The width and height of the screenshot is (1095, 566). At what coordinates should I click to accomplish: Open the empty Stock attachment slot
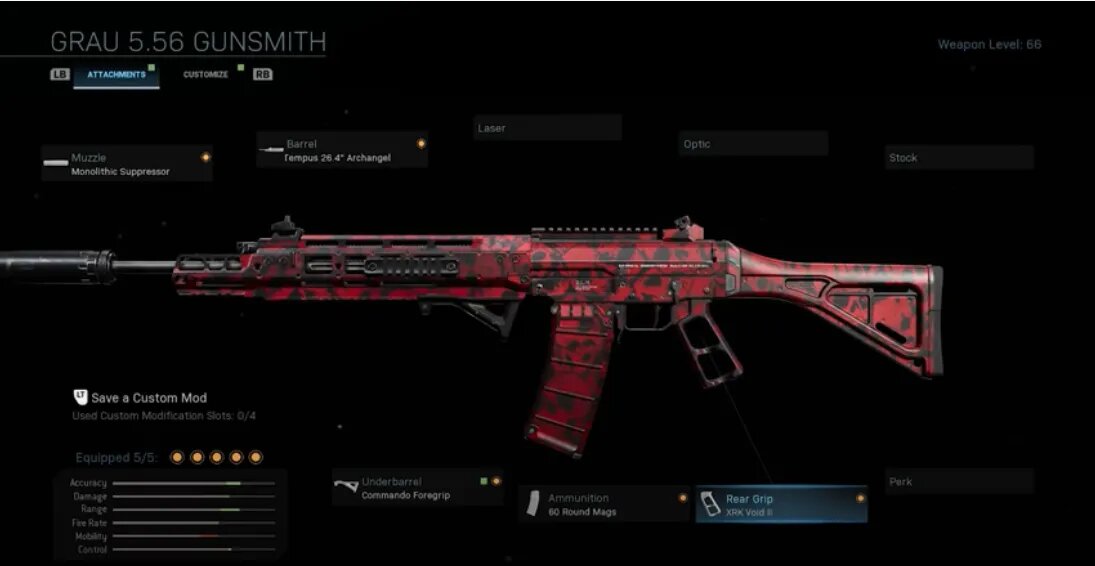[x=959, y=158]
